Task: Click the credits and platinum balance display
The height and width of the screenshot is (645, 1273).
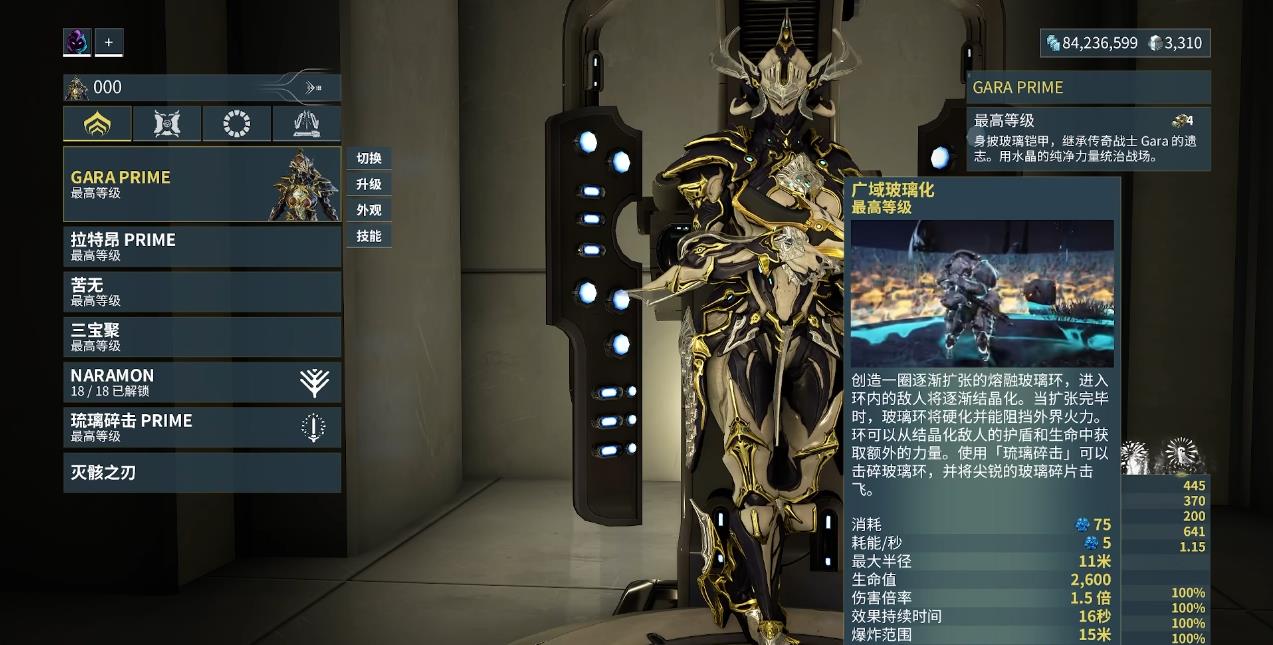Action: [x=1125, y=43]
